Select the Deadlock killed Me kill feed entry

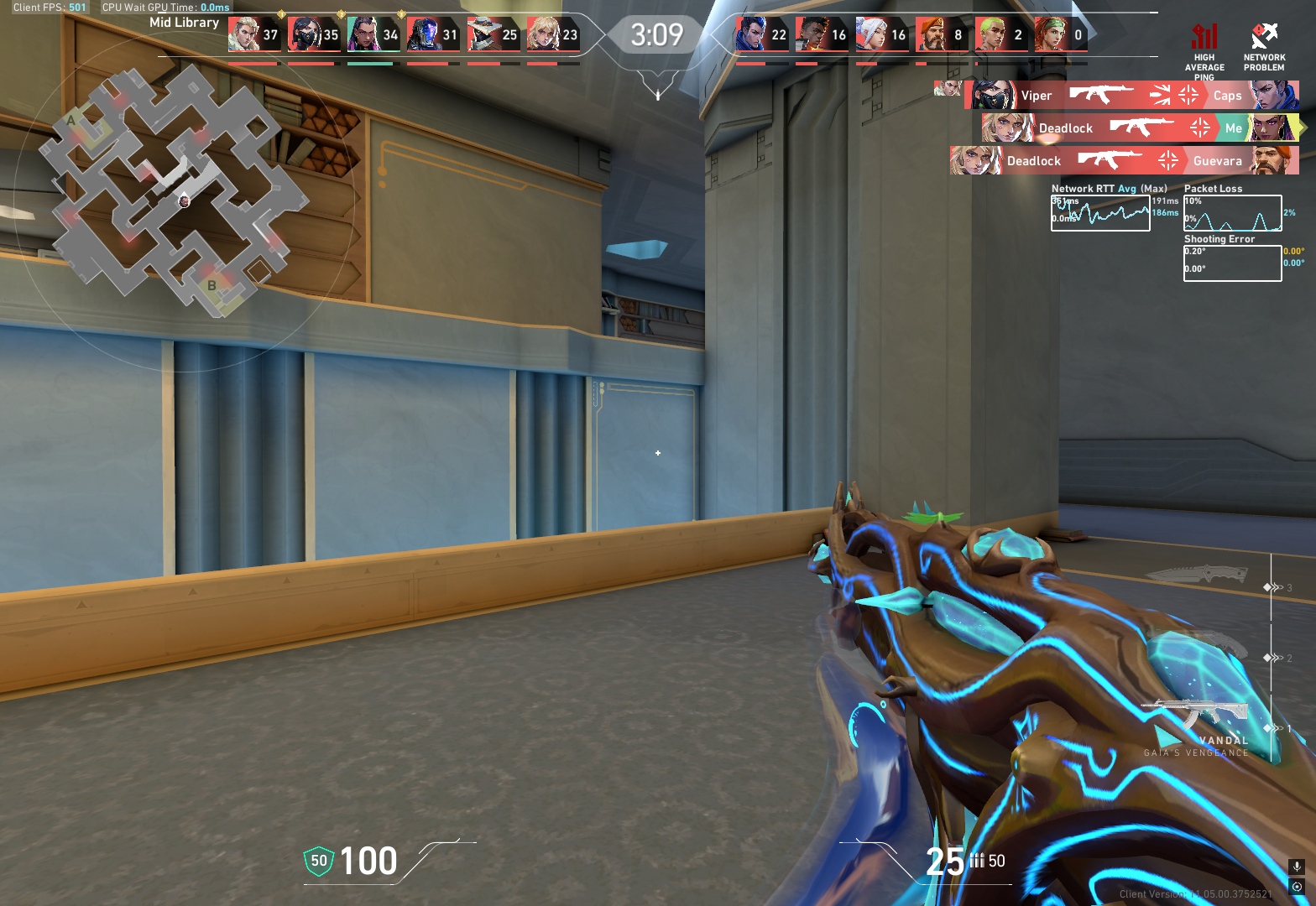coord(1140,128)
